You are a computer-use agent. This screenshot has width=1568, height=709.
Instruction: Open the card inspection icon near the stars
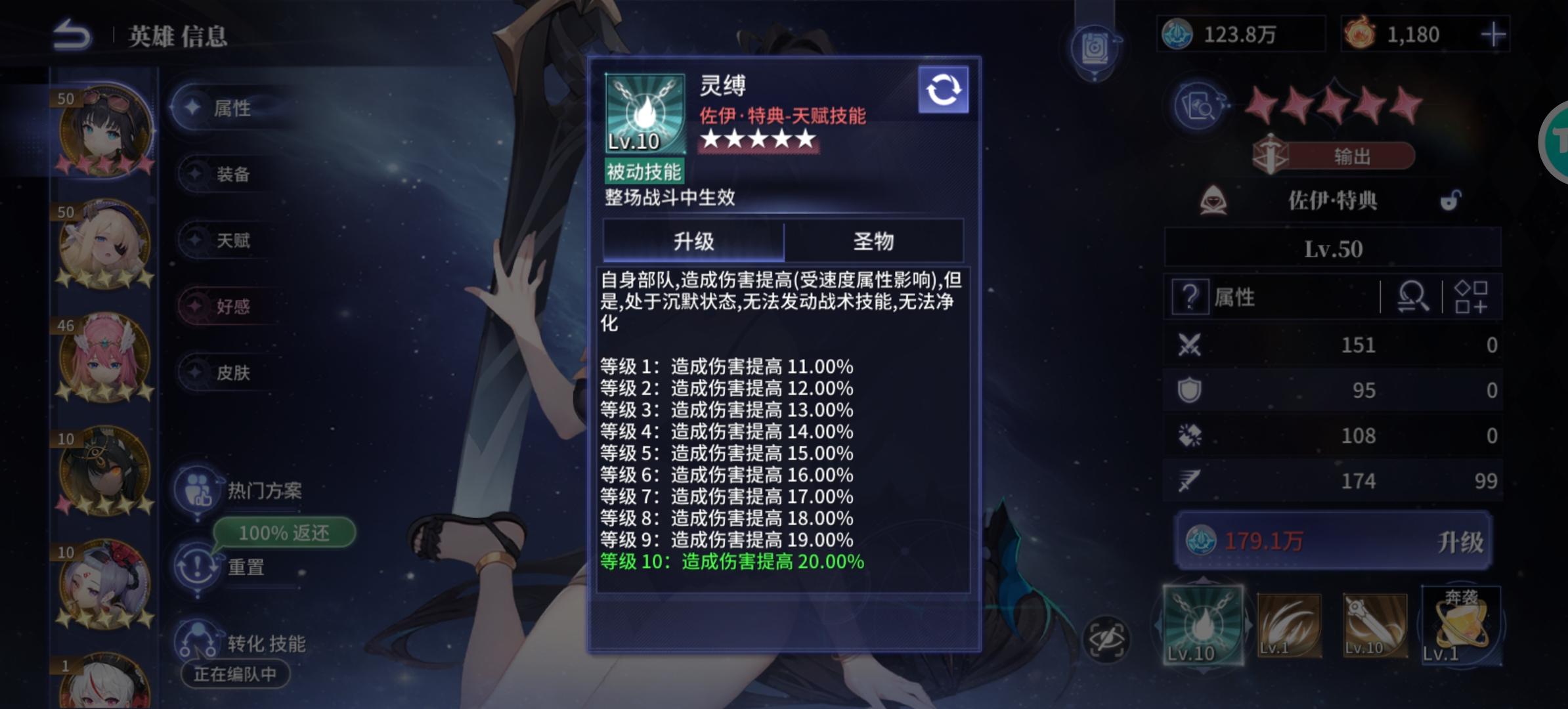coord(1200,107)
